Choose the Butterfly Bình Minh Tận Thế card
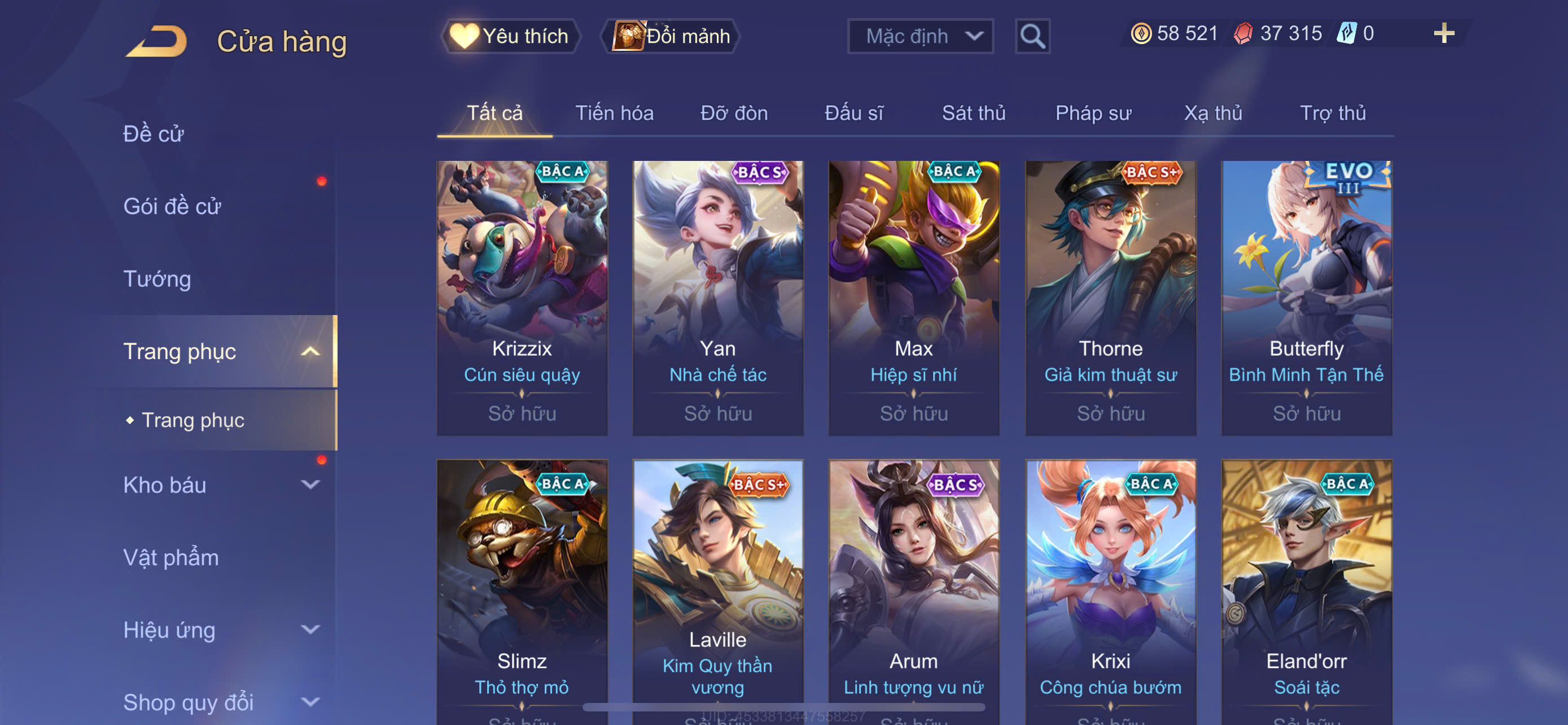This screenshot has height=725, width=1568. 1306,297
